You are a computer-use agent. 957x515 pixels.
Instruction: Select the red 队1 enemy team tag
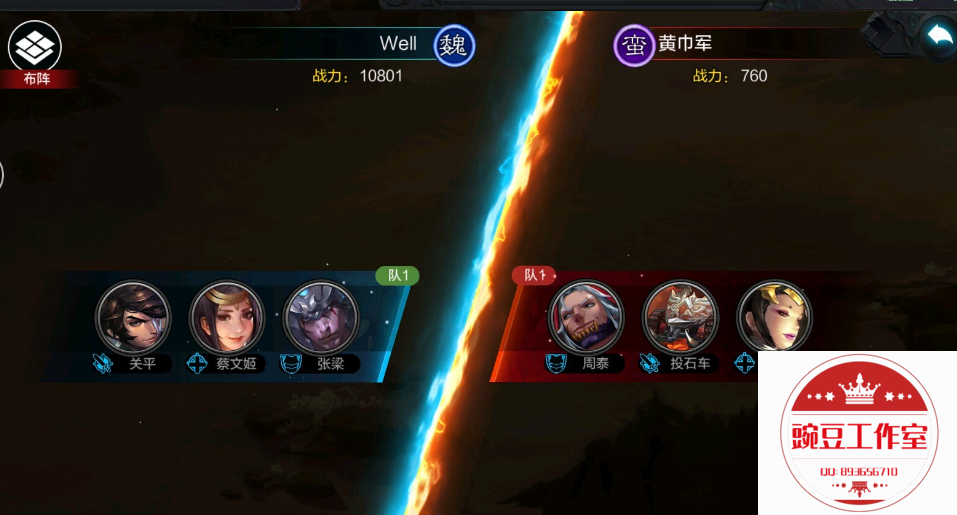coord(534,275)
